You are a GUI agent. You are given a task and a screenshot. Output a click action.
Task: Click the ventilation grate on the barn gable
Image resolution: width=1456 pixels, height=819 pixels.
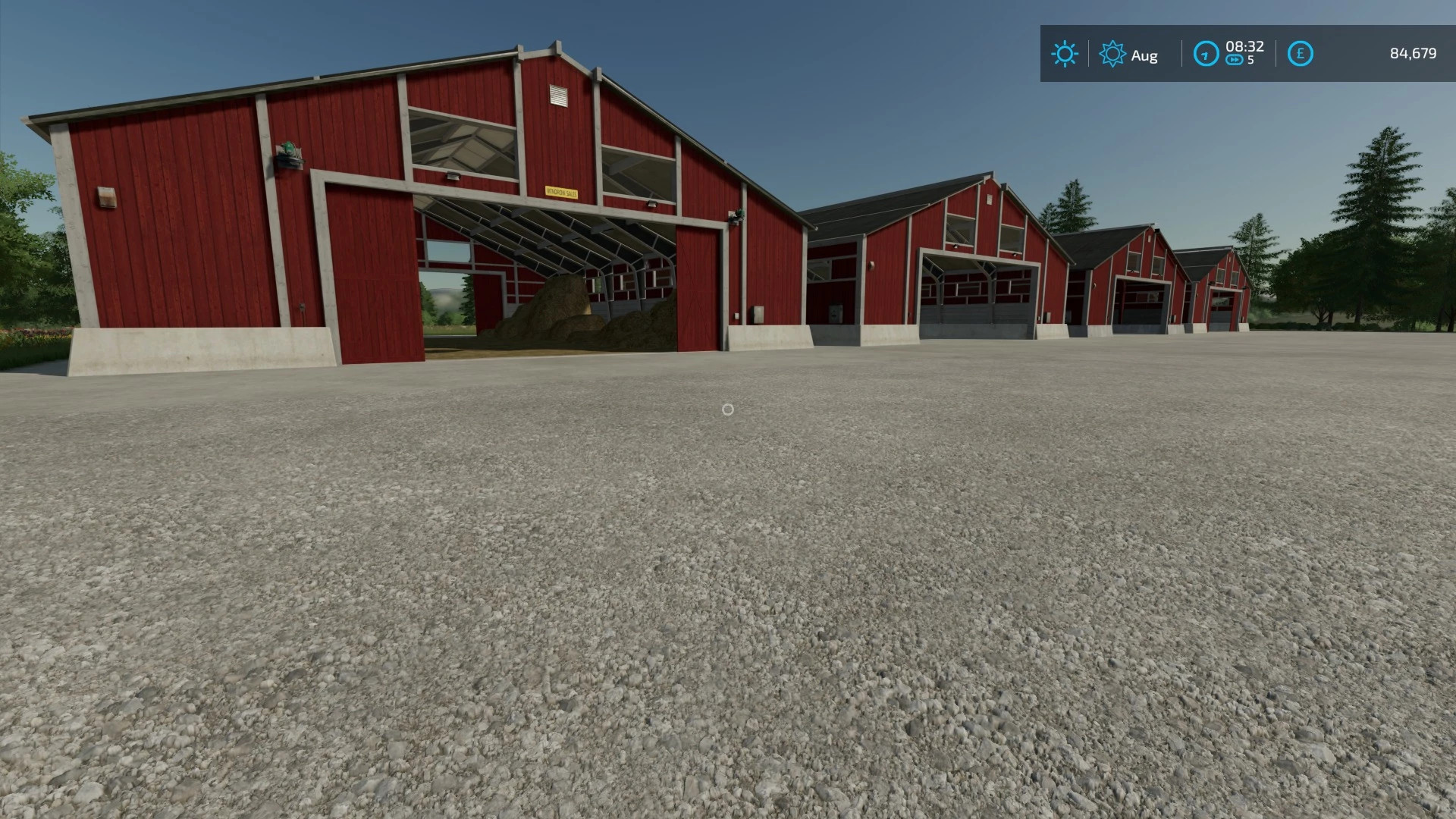557,95
